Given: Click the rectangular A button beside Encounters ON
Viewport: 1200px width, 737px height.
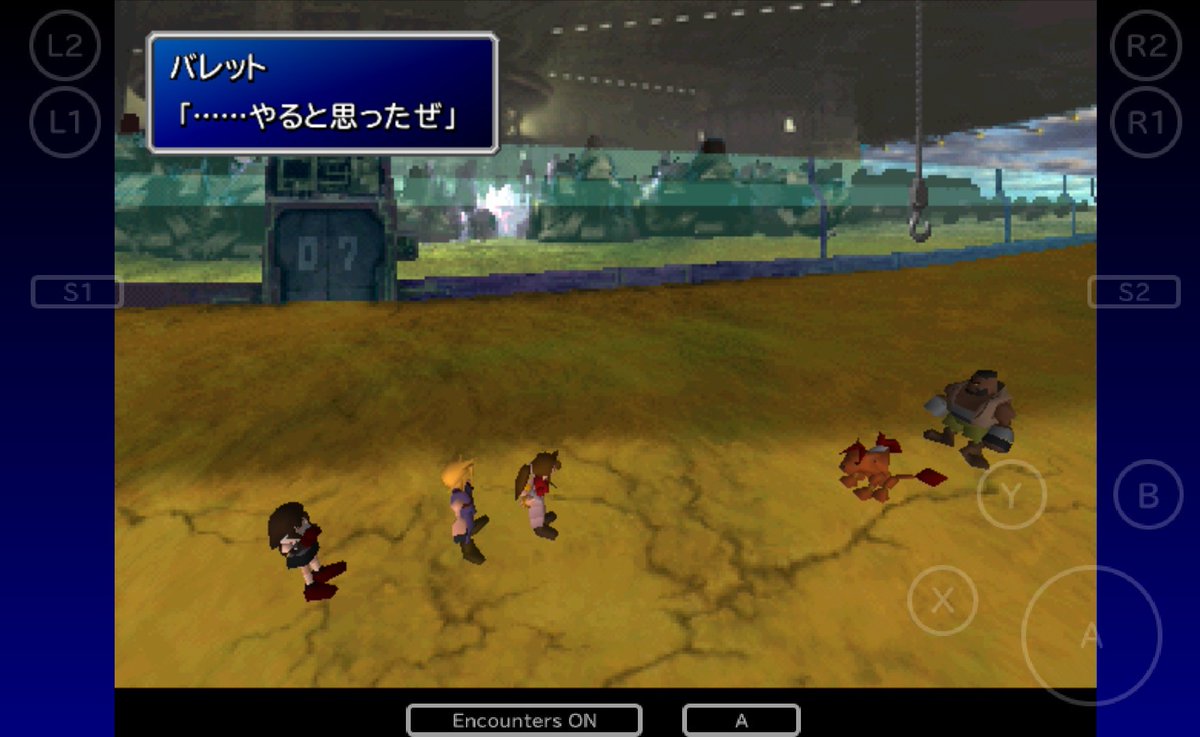Looking at the screenshot, I should [741, 720].
